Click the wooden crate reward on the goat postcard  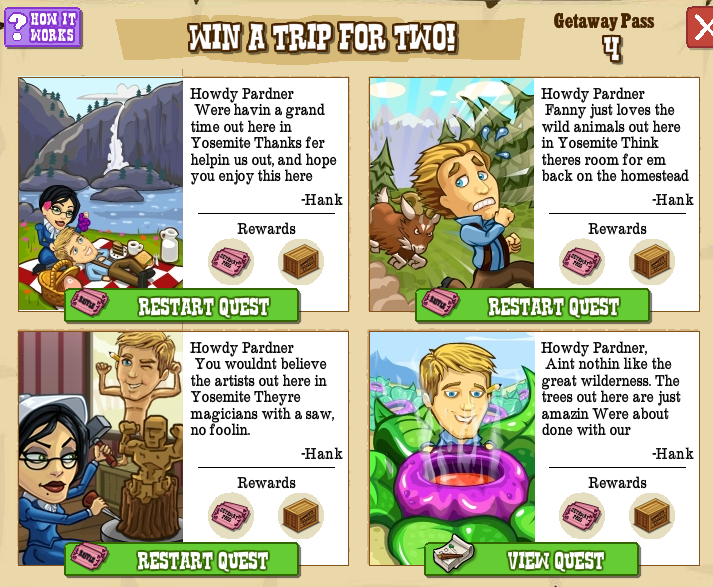[x=651, y=262]
